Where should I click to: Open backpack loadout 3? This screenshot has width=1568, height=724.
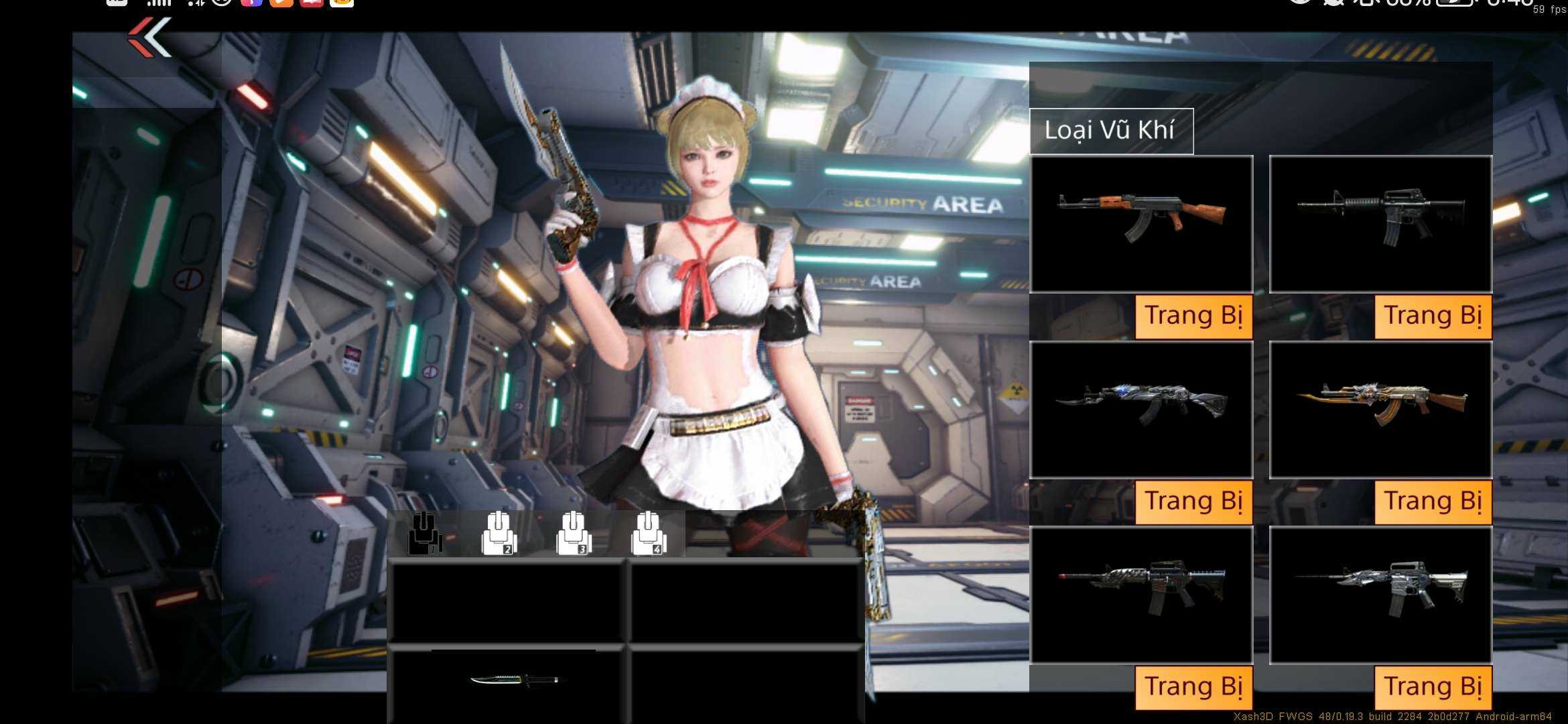coord(574,534)
